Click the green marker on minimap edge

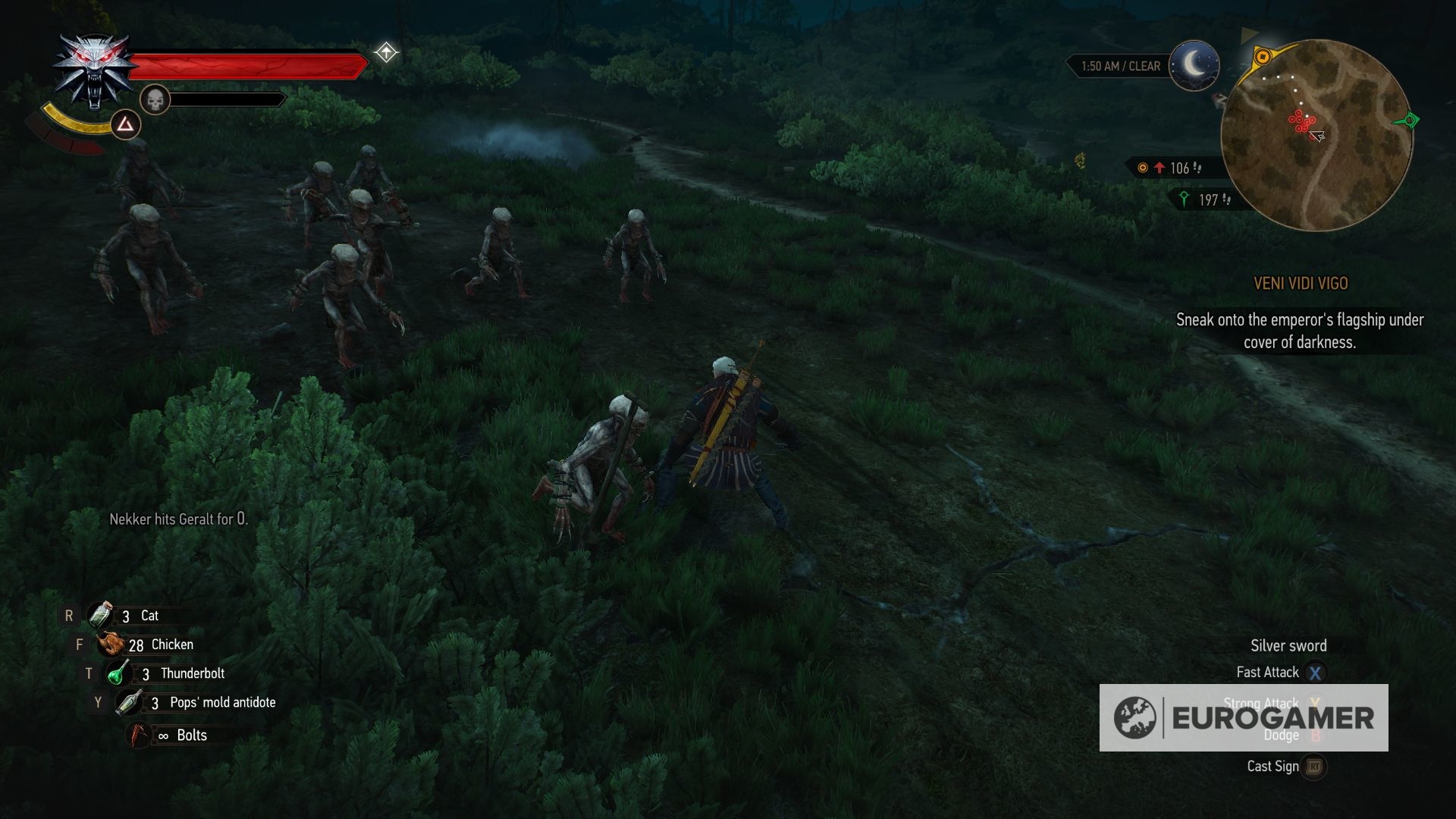[1410, 121]
